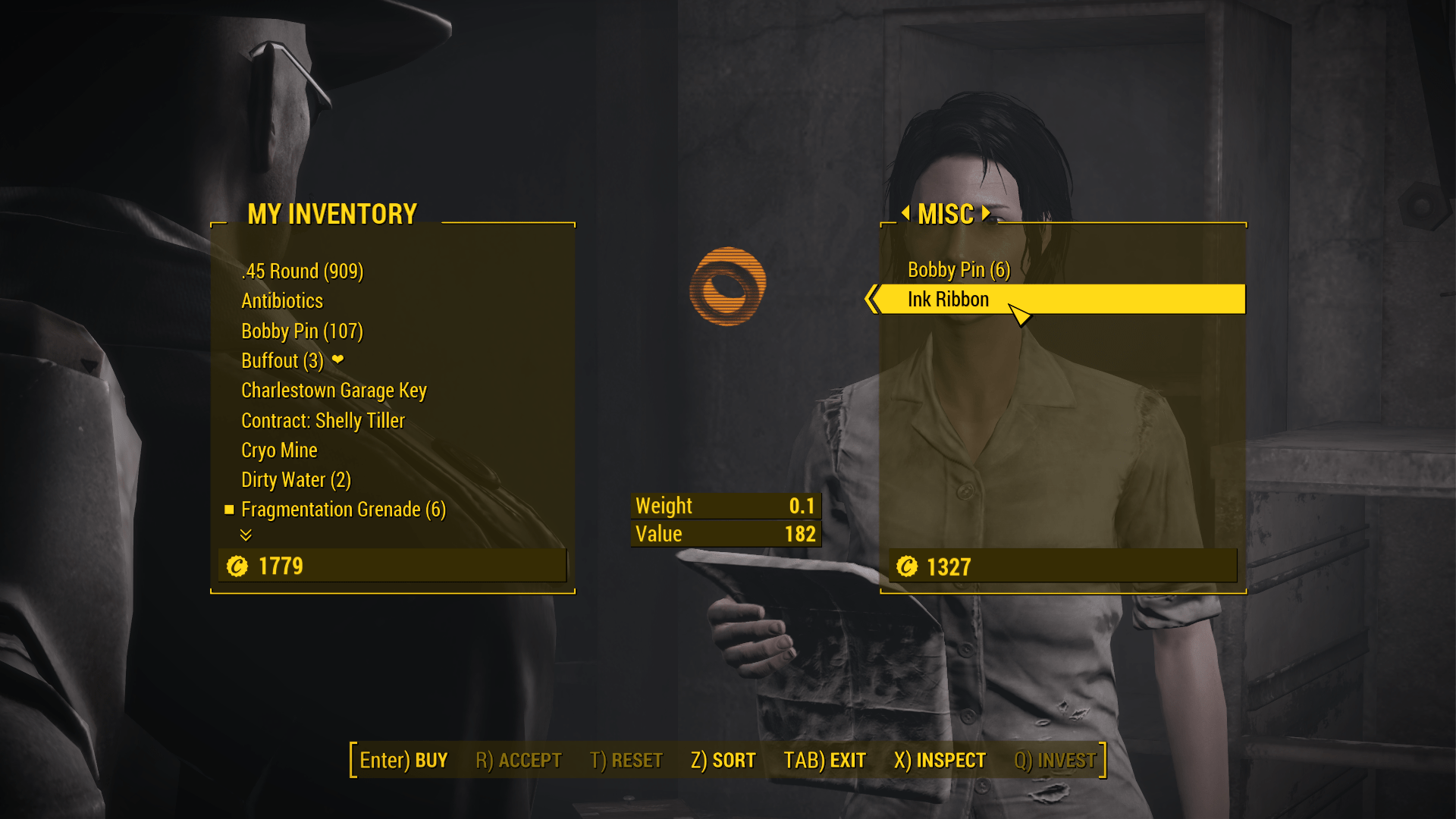Switch to previous vendor category arrow

point(905,213)
